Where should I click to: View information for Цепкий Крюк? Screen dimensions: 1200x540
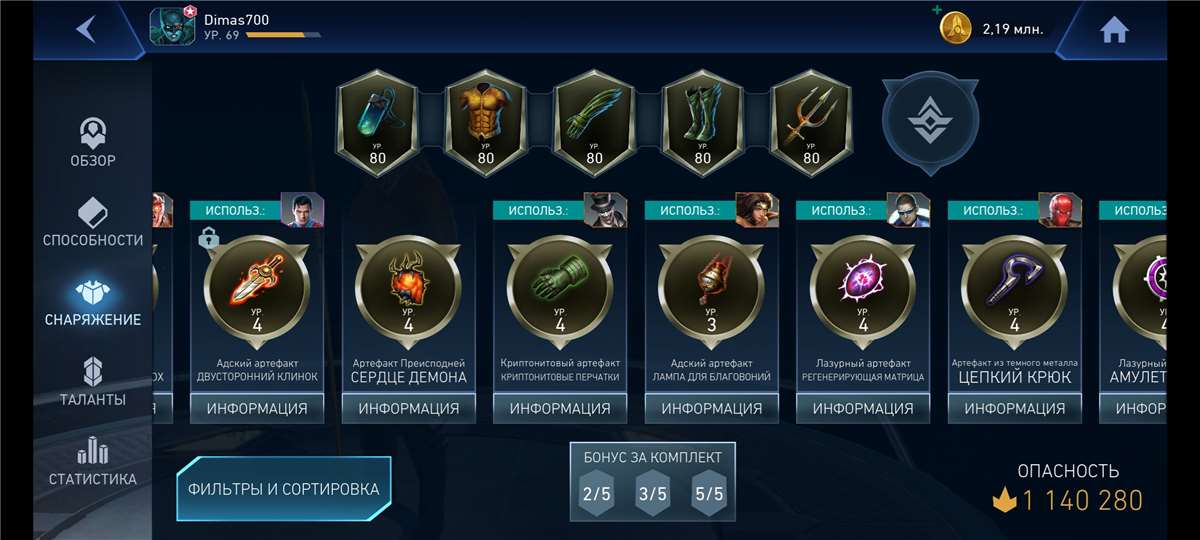[x=1014, y=408]
